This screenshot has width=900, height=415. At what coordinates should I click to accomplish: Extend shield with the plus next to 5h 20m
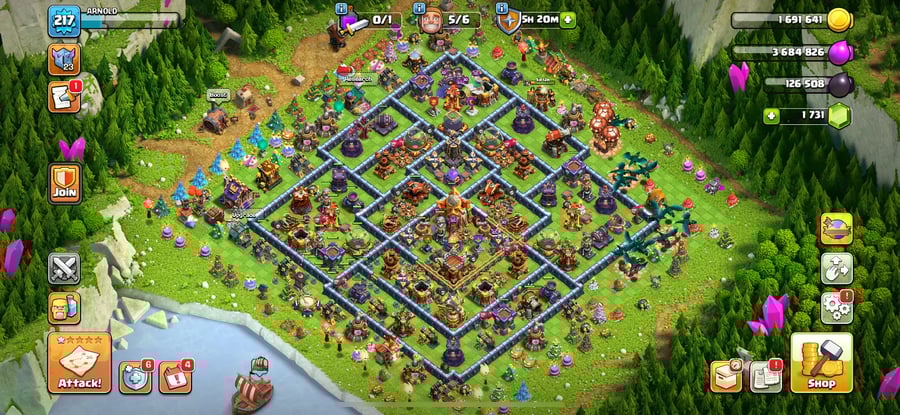568,19
